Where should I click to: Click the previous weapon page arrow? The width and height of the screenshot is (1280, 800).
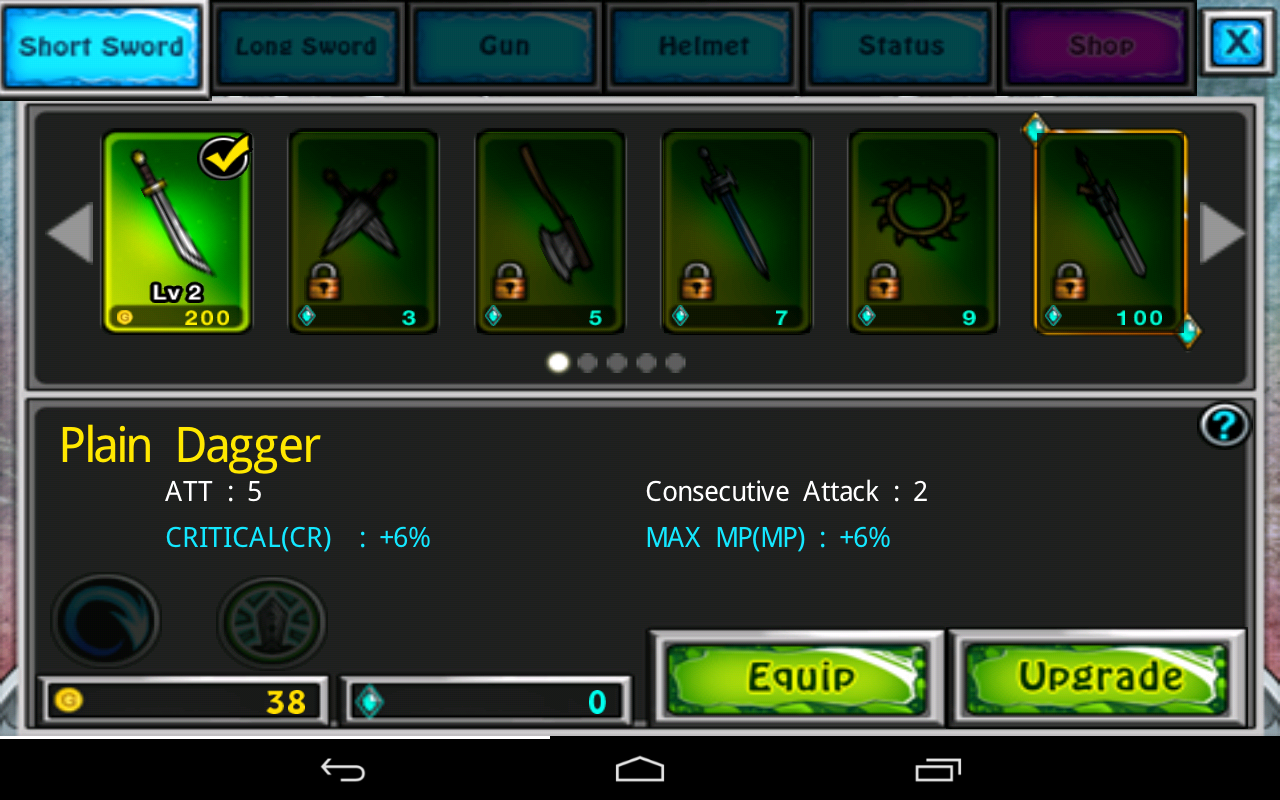70,233
